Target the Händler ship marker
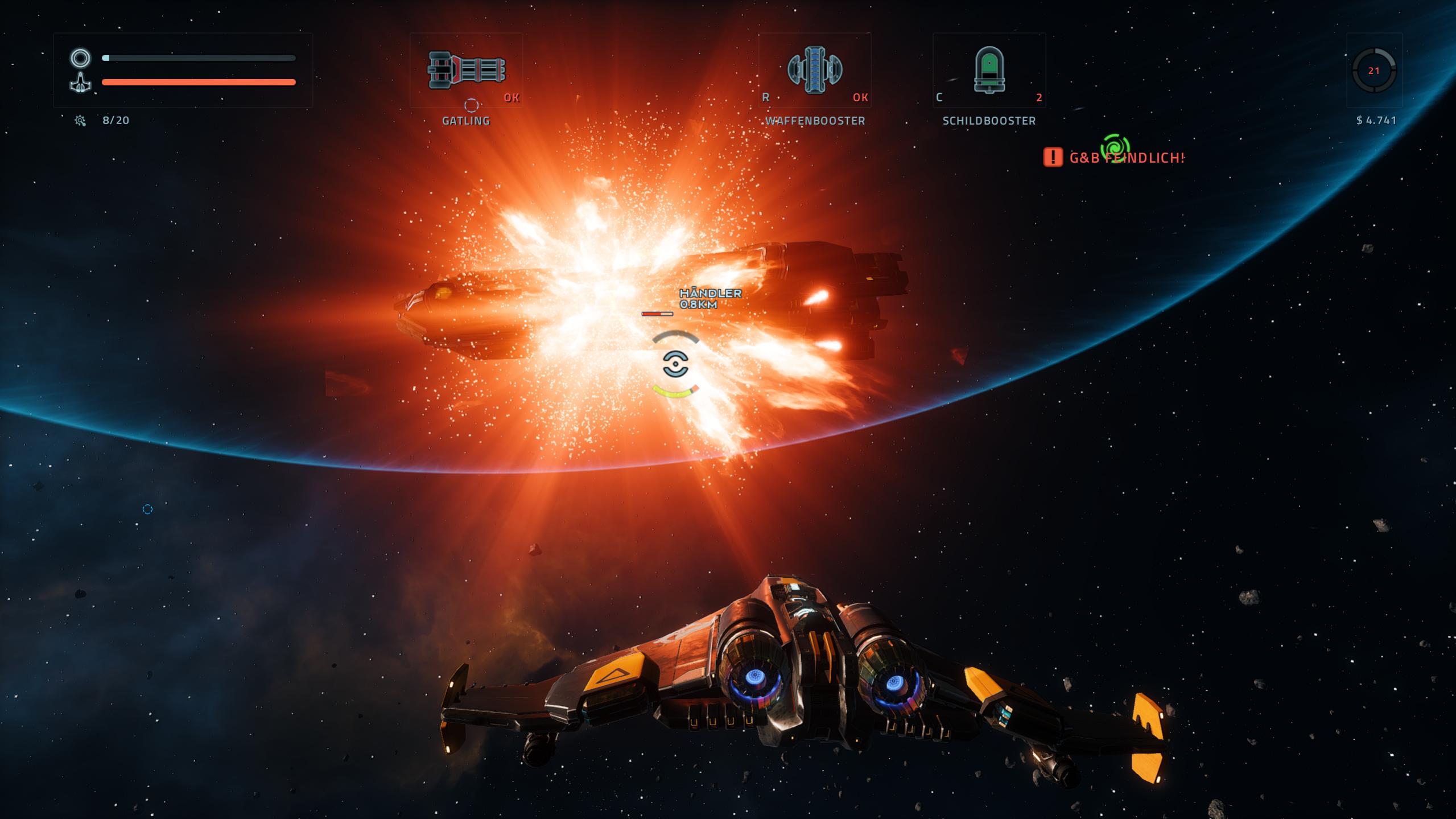The height and width of the screenshot is (819, 1456). 710,298
